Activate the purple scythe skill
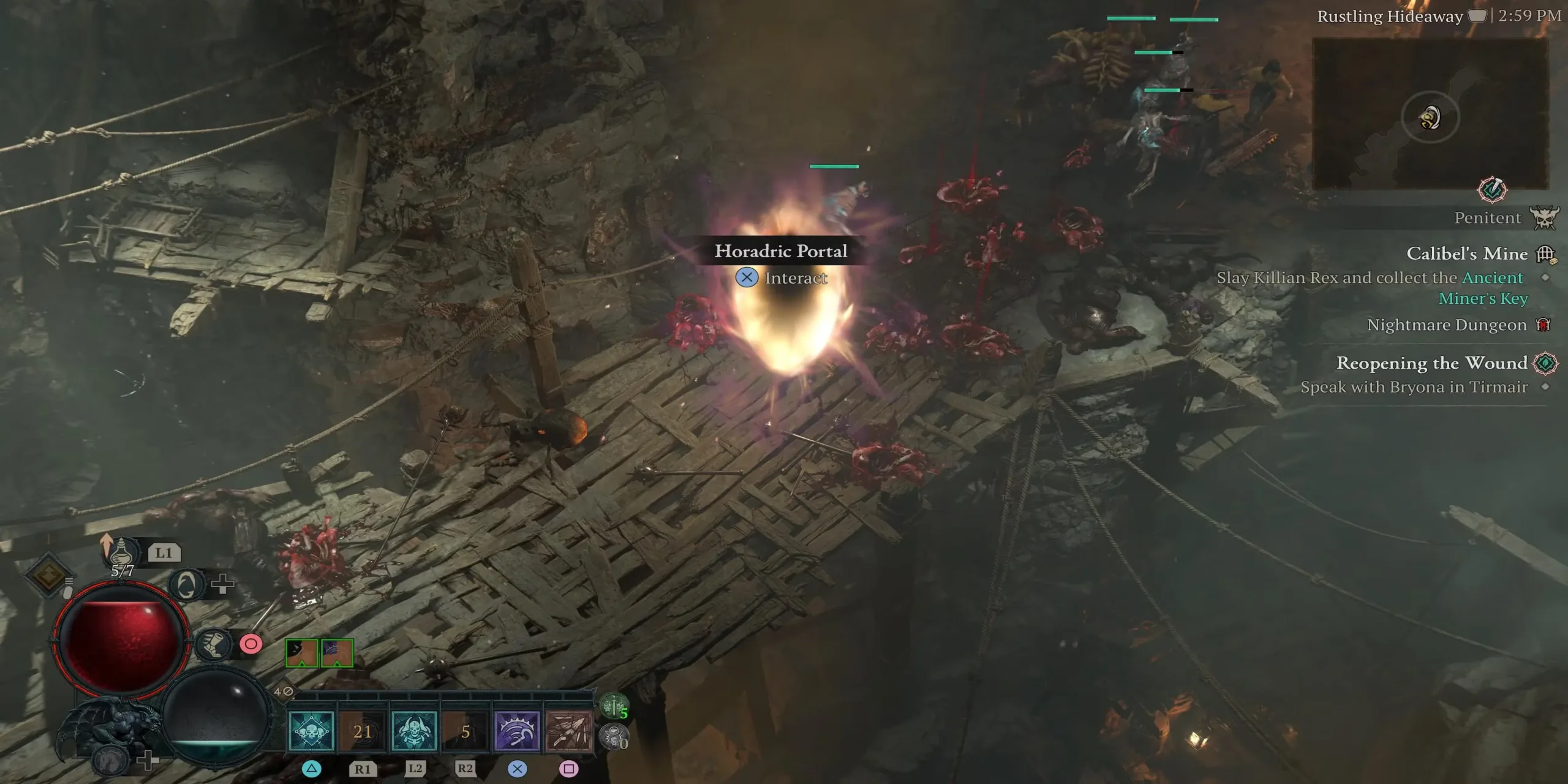 pos(517,731)
